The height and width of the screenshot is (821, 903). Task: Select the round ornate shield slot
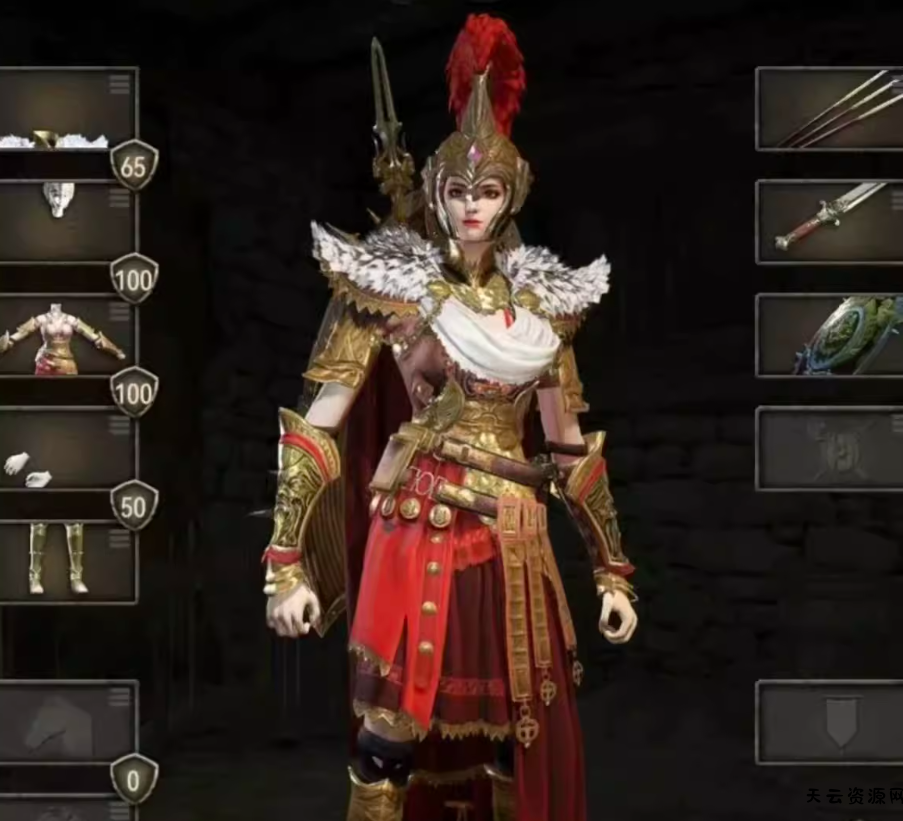(x=829, y=336)
